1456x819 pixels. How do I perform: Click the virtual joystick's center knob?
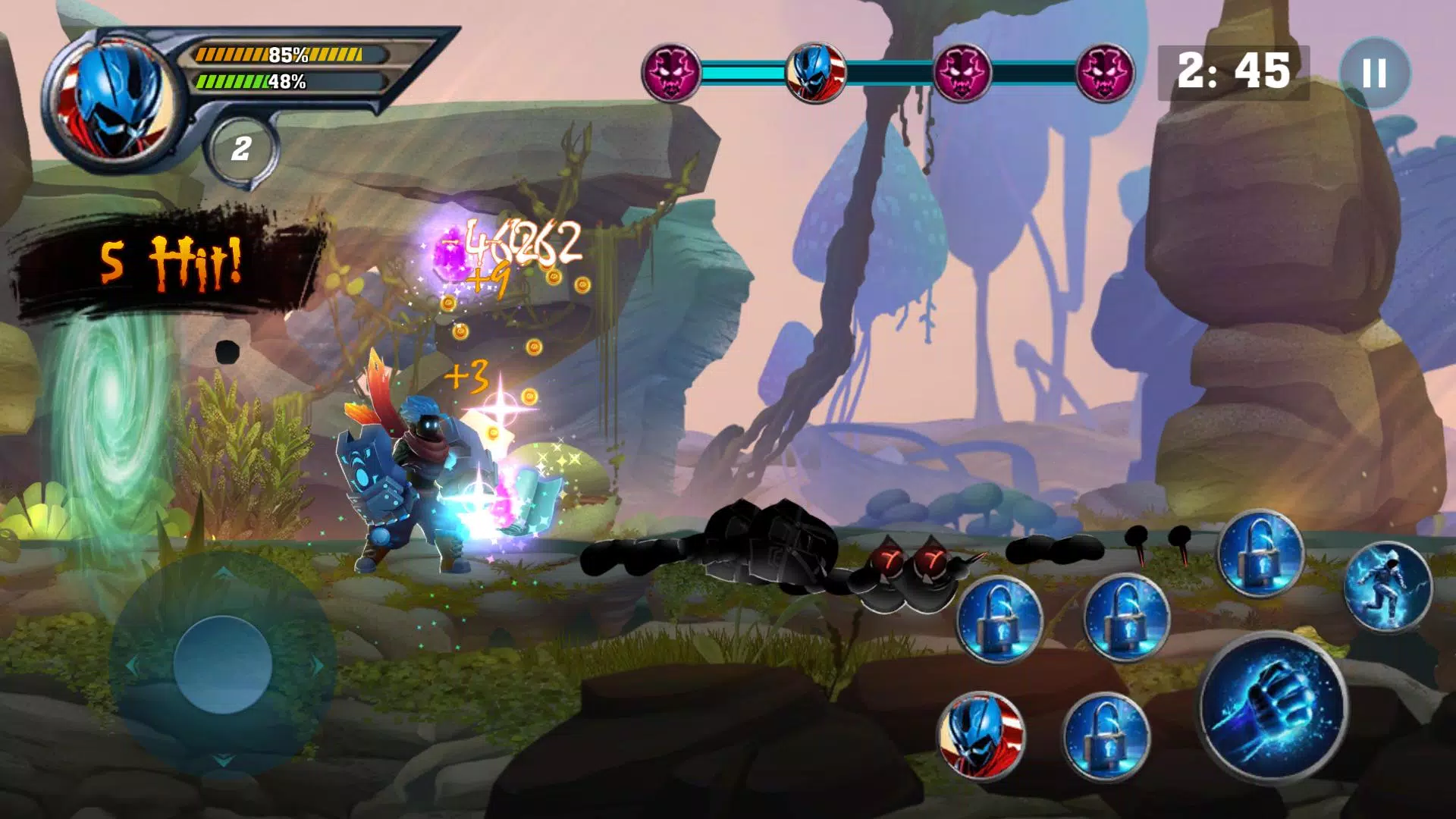click(x=223, y=664)
